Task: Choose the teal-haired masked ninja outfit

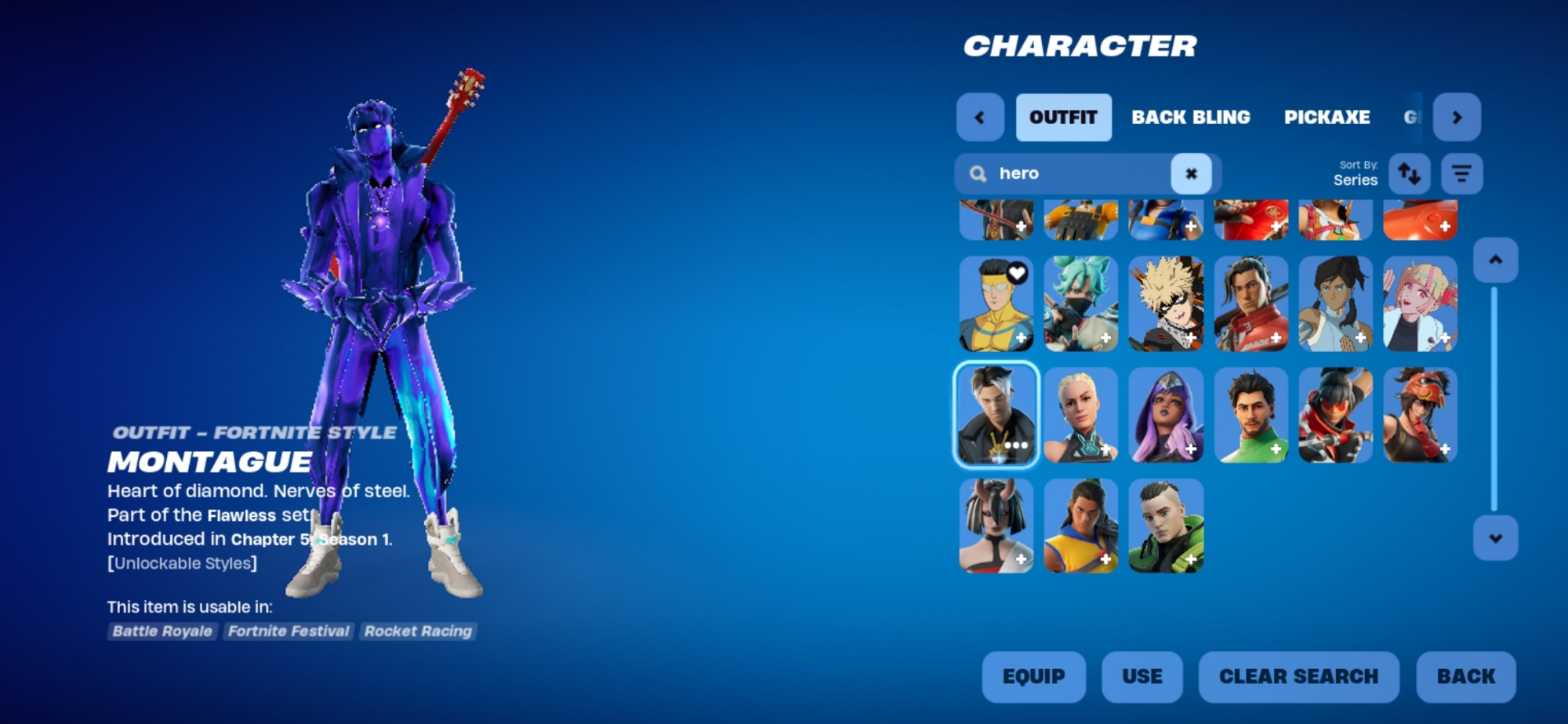Action: (x=1080, y=304)
